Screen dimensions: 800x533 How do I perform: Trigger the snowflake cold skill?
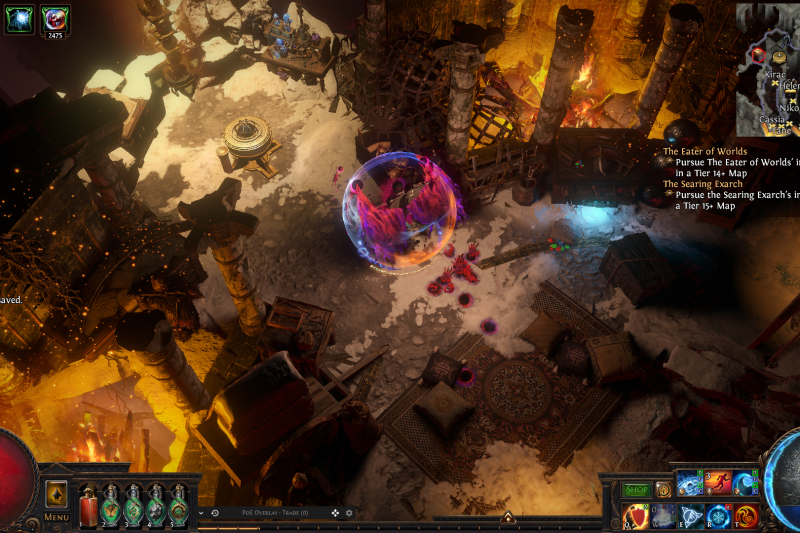[719, 516]
